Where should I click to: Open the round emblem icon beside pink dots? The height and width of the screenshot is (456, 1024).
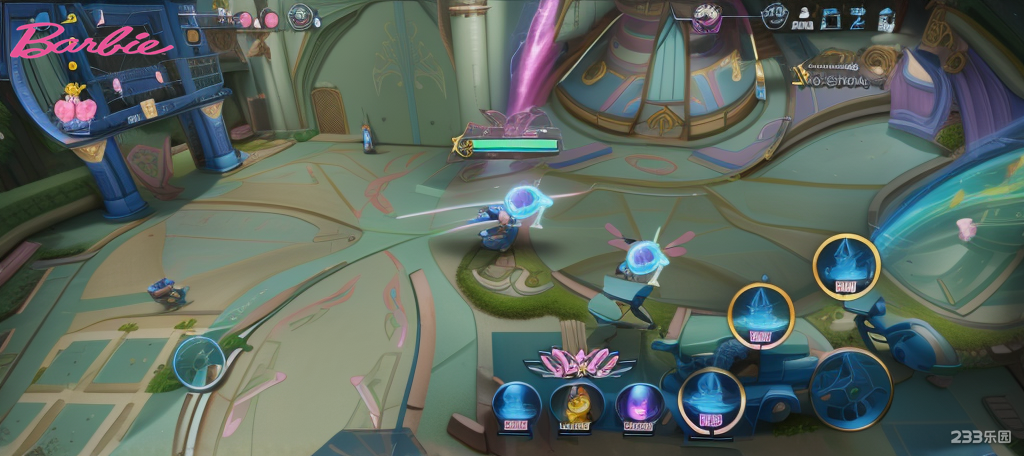(301, 16)
